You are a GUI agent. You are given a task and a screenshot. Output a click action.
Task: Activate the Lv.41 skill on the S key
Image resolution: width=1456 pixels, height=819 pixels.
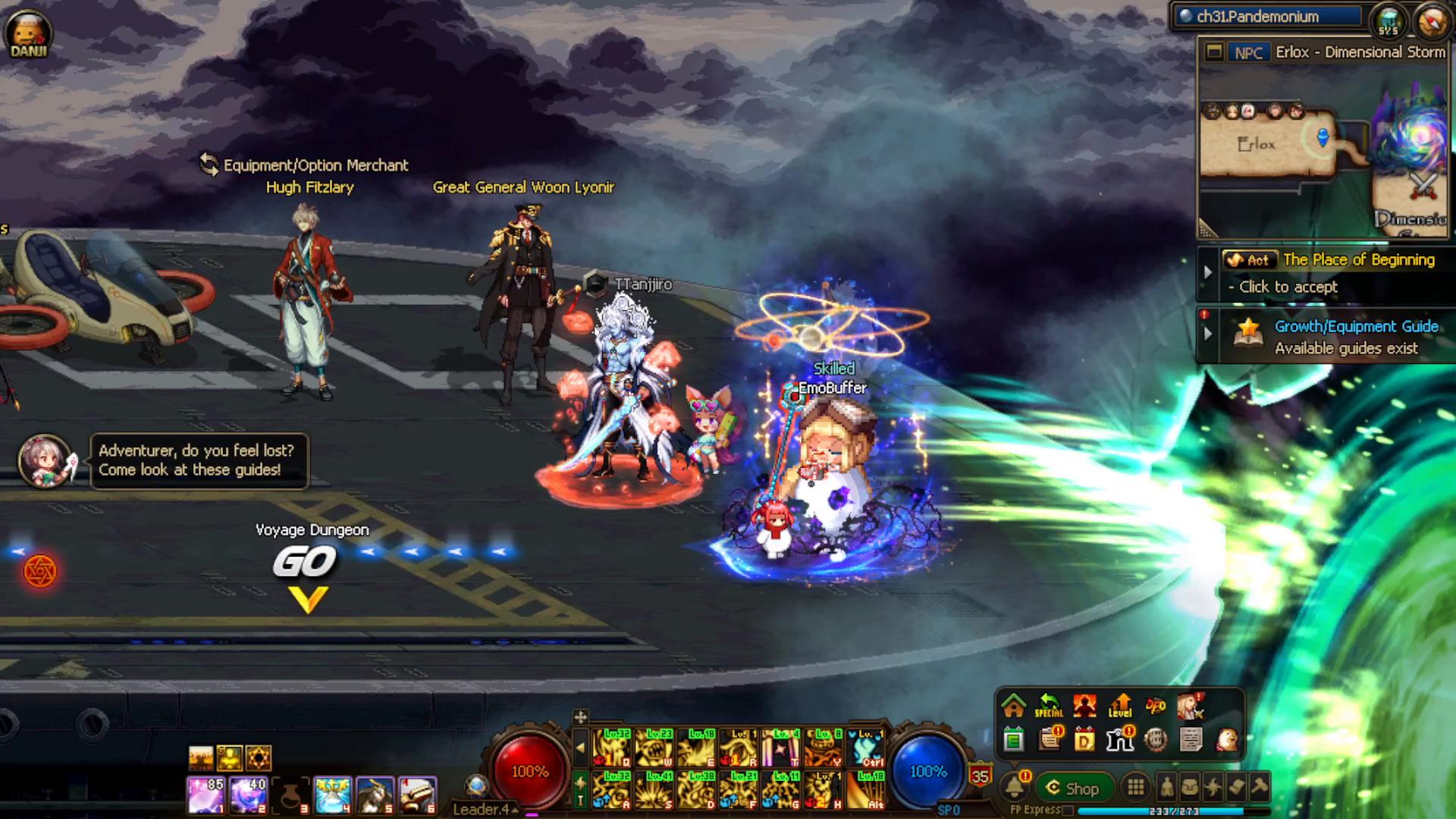(654, 789)
